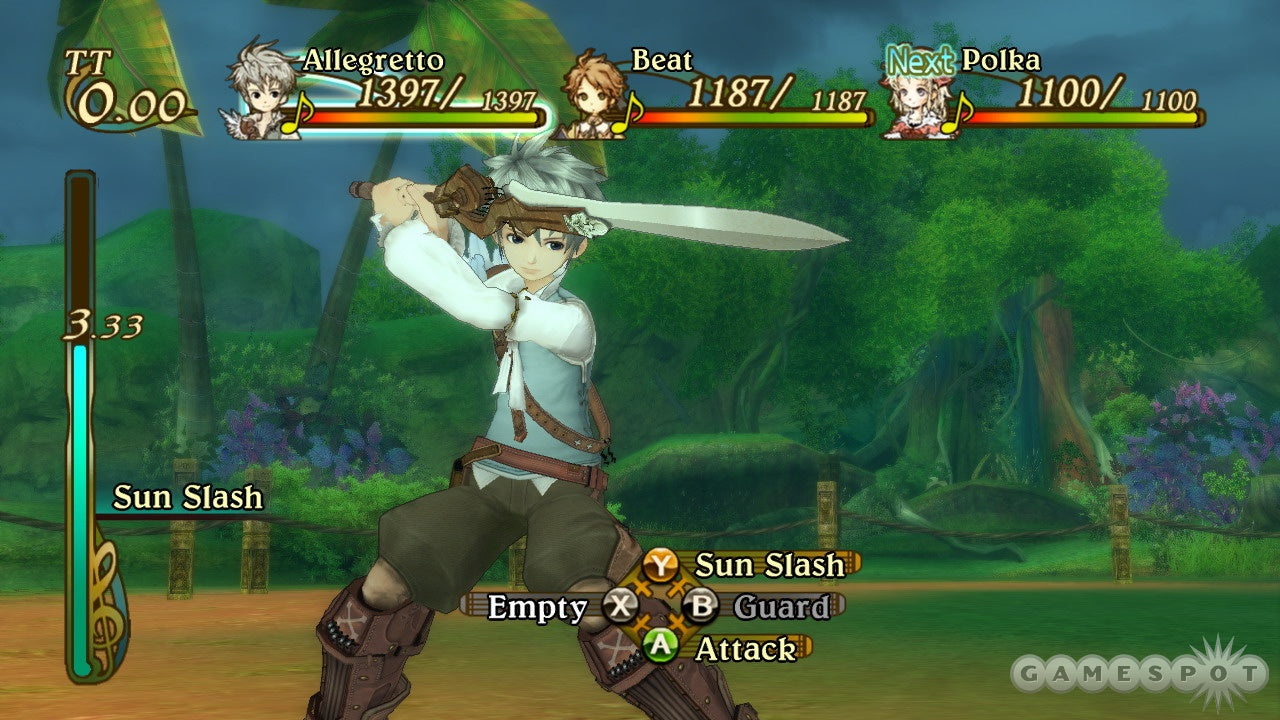1280x720 pixels.
Task: Click the music note near Polka's HP bar
Action: [x=958, y=112]
